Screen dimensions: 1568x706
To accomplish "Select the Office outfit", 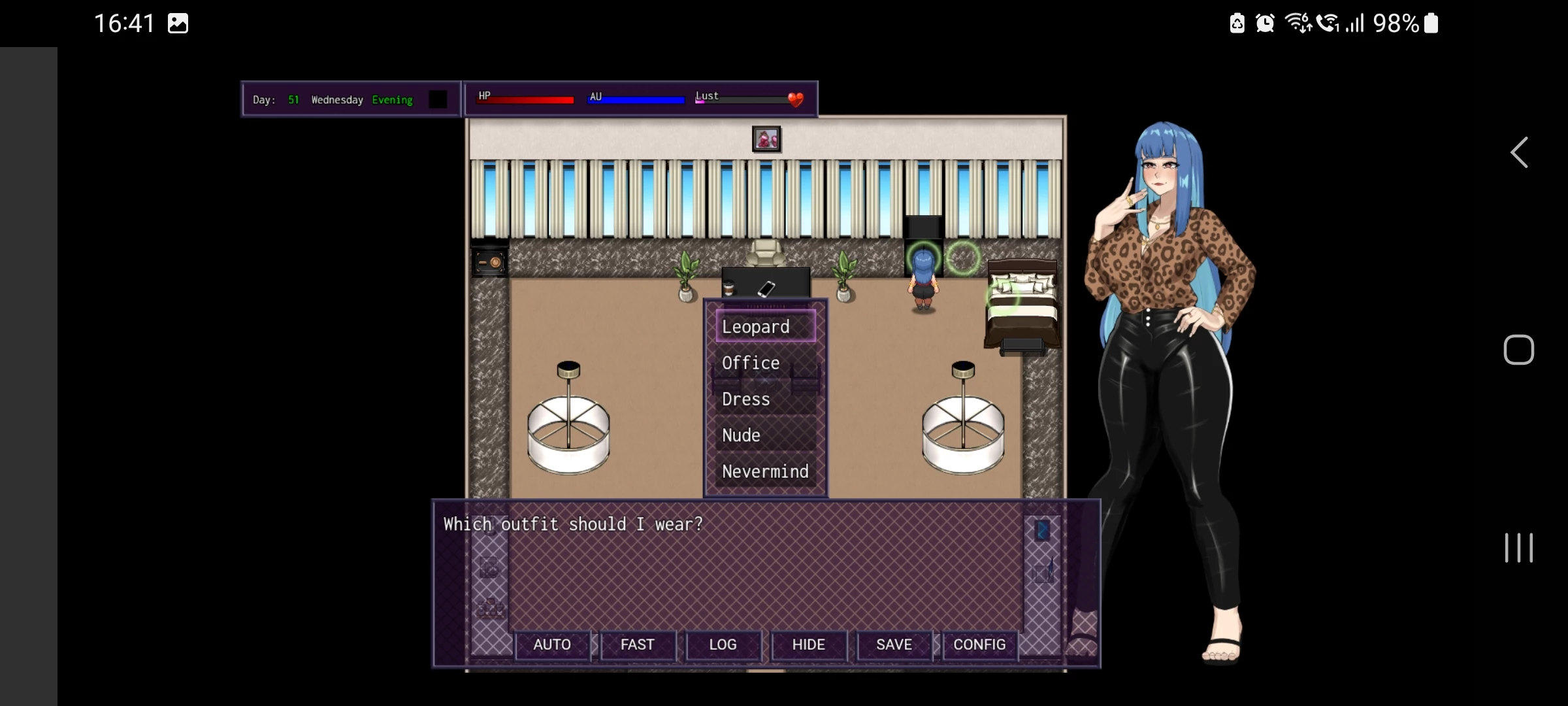I will coord(765,363).
